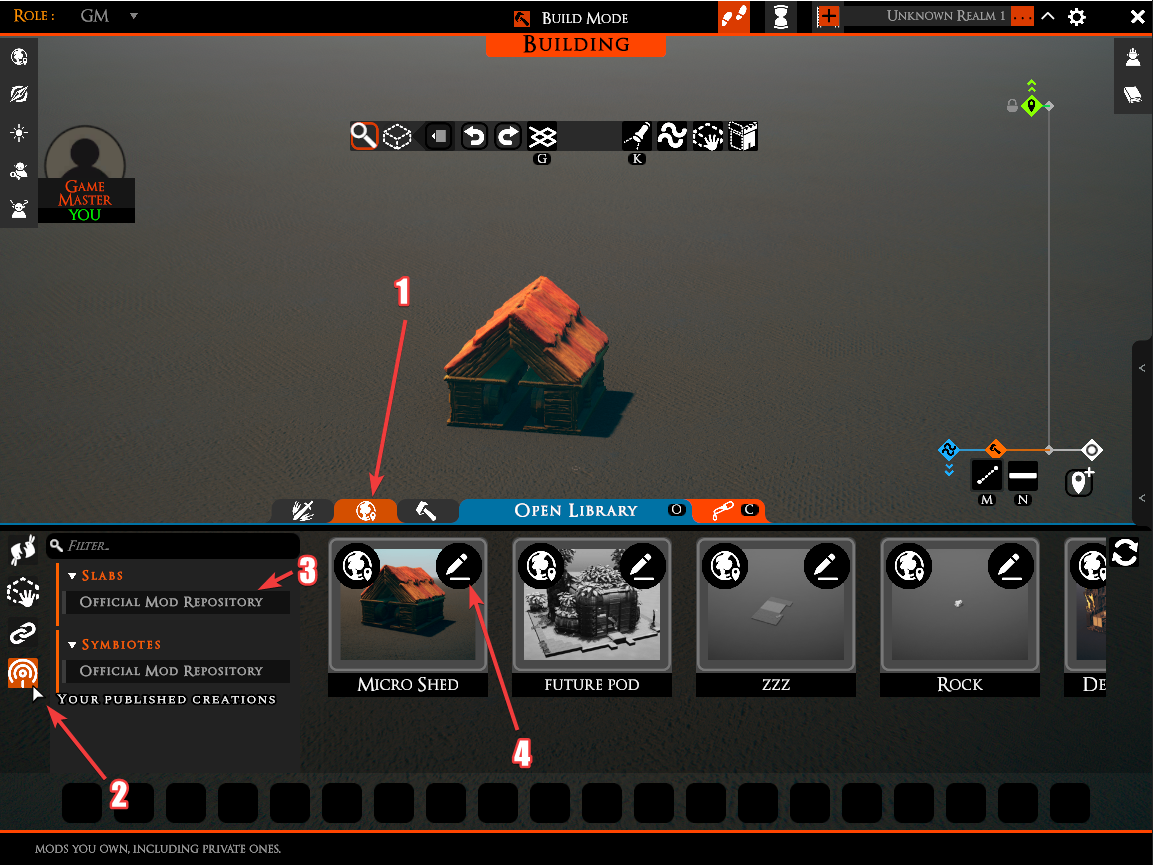Edit the Micro Shed with its pencil button
Image resolution: width=1153 pixels, height=865 pixels.
[x=459, y=567]
